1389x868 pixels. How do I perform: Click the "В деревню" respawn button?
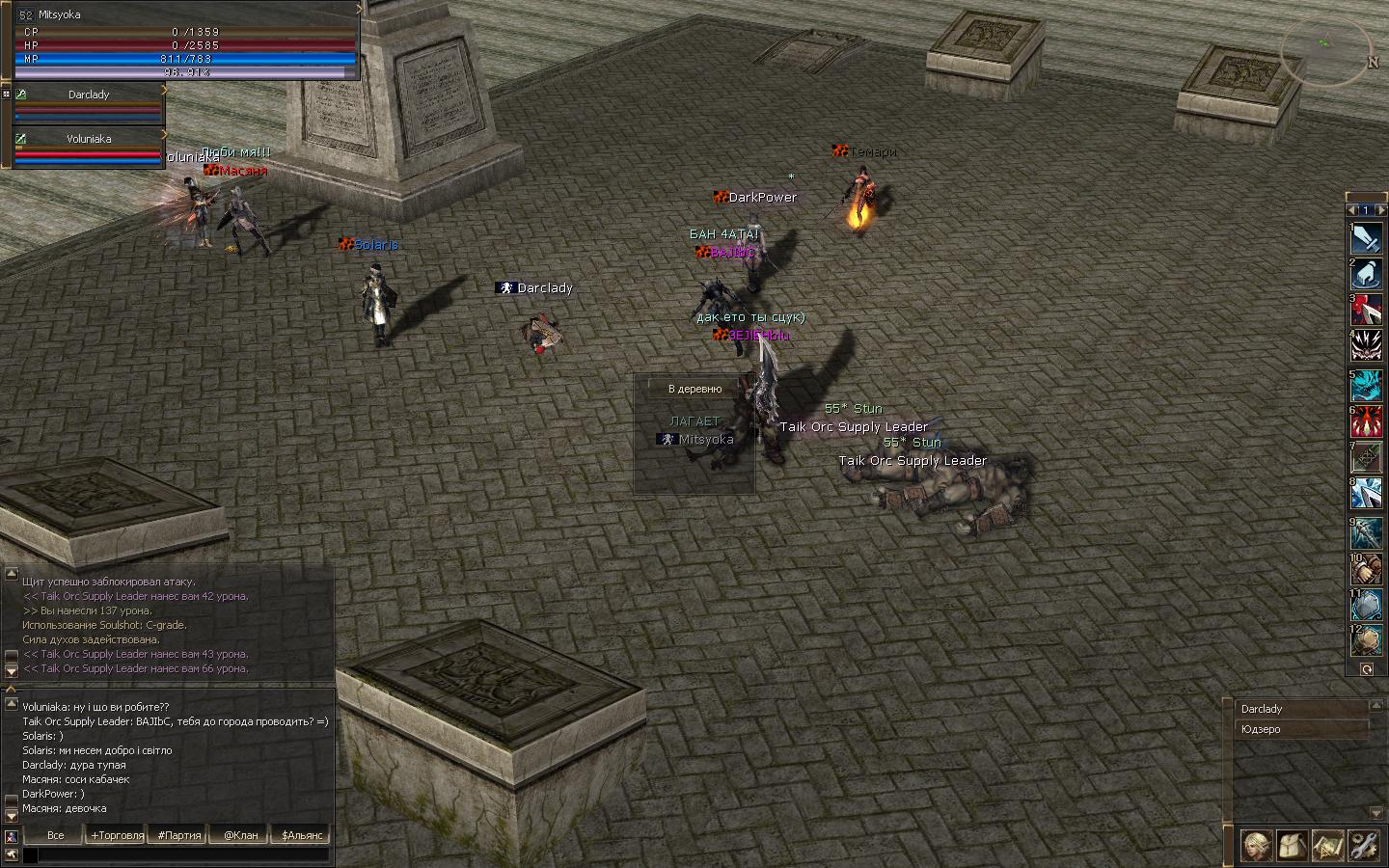pyautogui.click(x=694, y=389)
